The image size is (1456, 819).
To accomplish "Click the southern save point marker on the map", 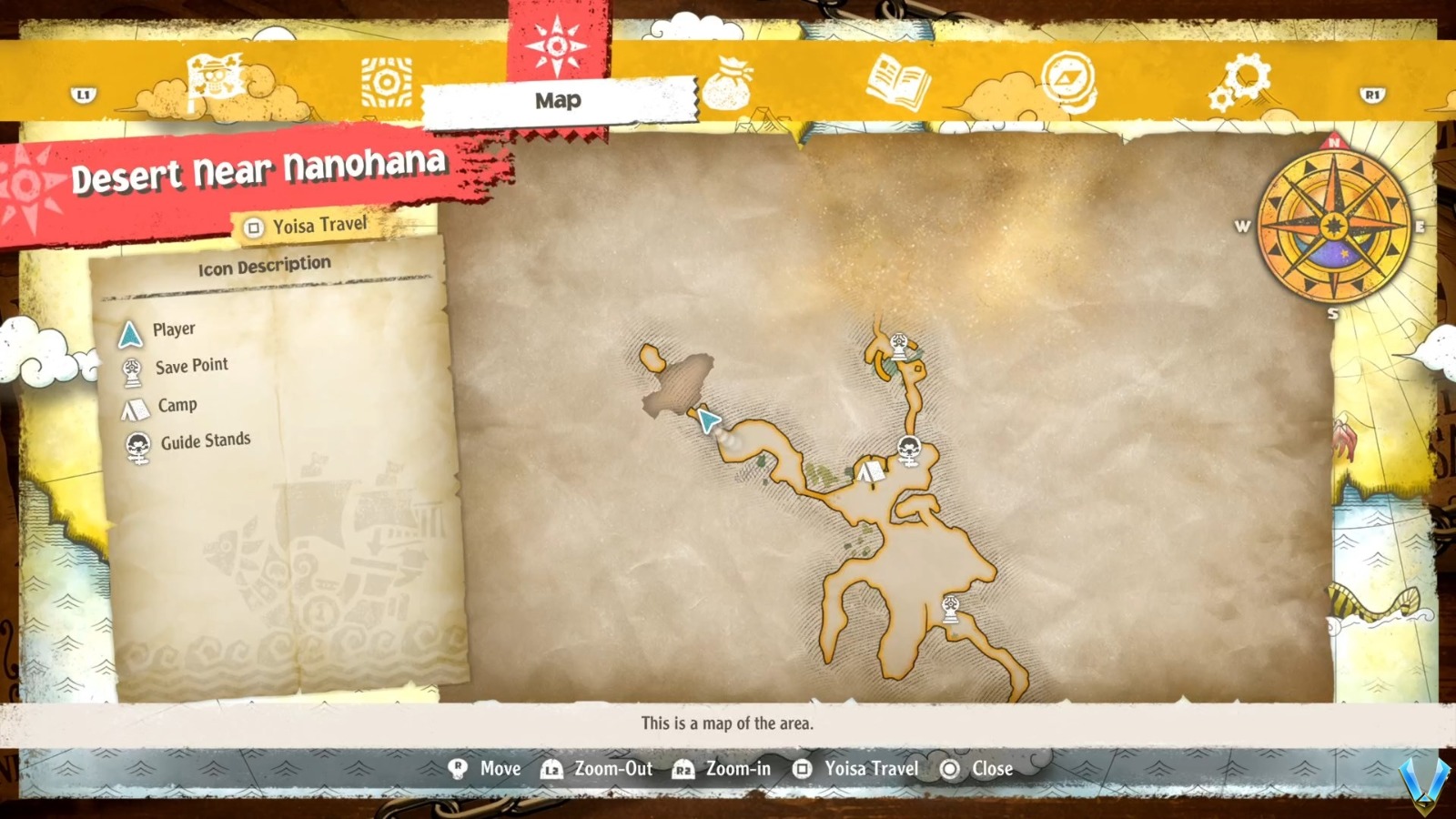I will (951, 607).
